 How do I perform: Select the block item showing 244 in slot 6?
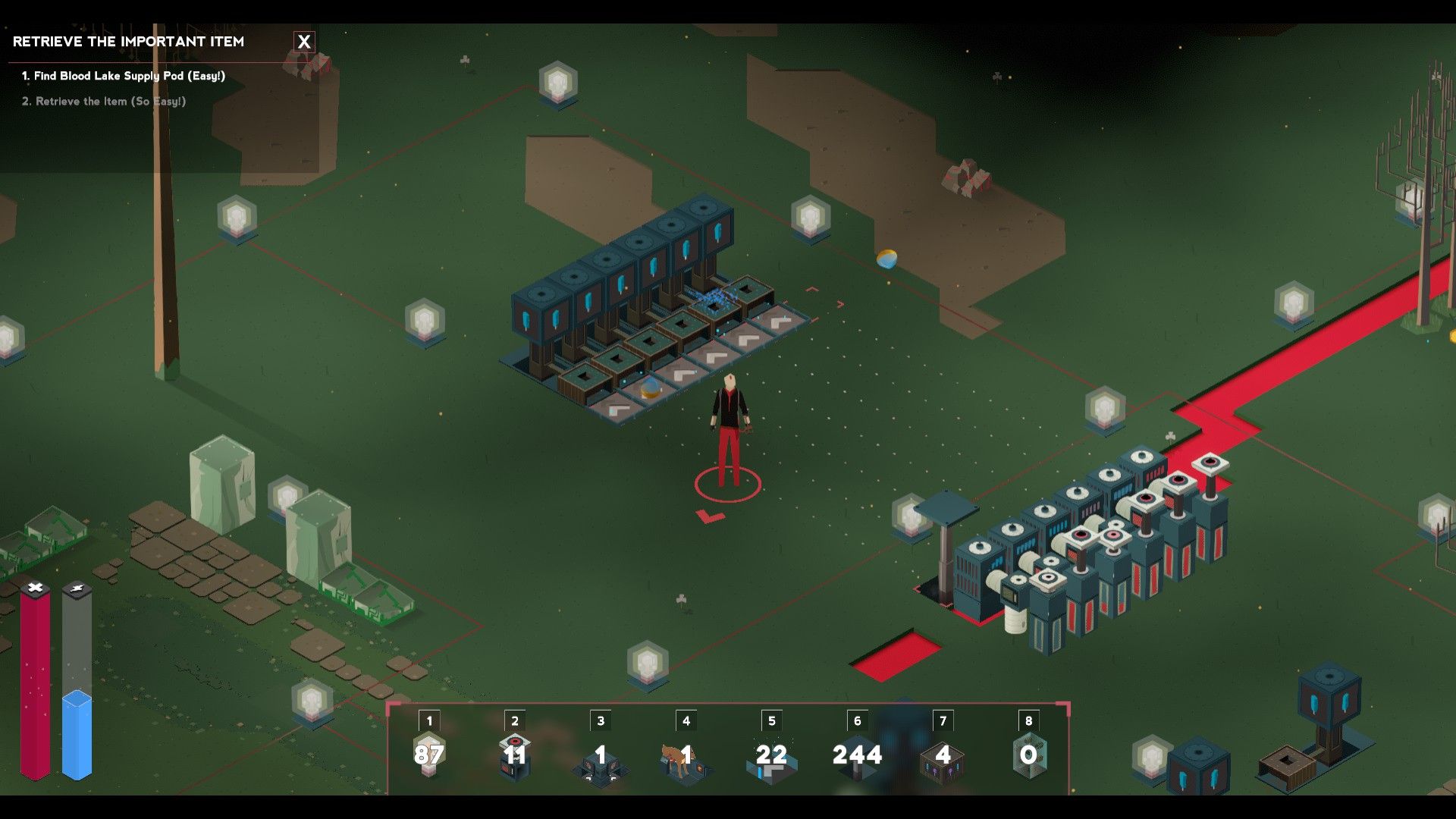point(857,755)
